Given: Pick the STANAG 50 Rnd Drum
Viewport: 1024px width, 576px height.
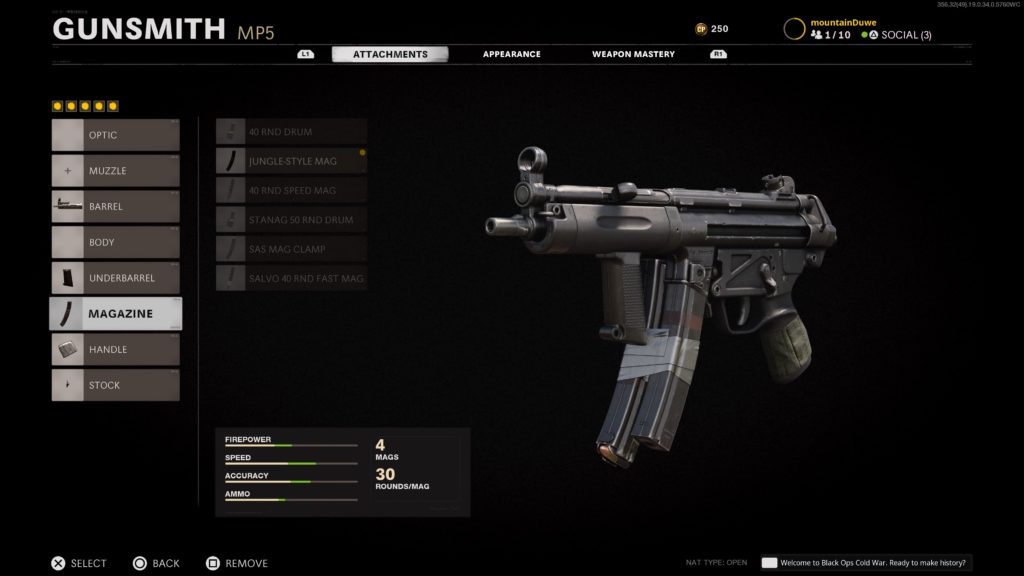Looking at the screenshot, I should pyautogui.click(x=291, y=219).
